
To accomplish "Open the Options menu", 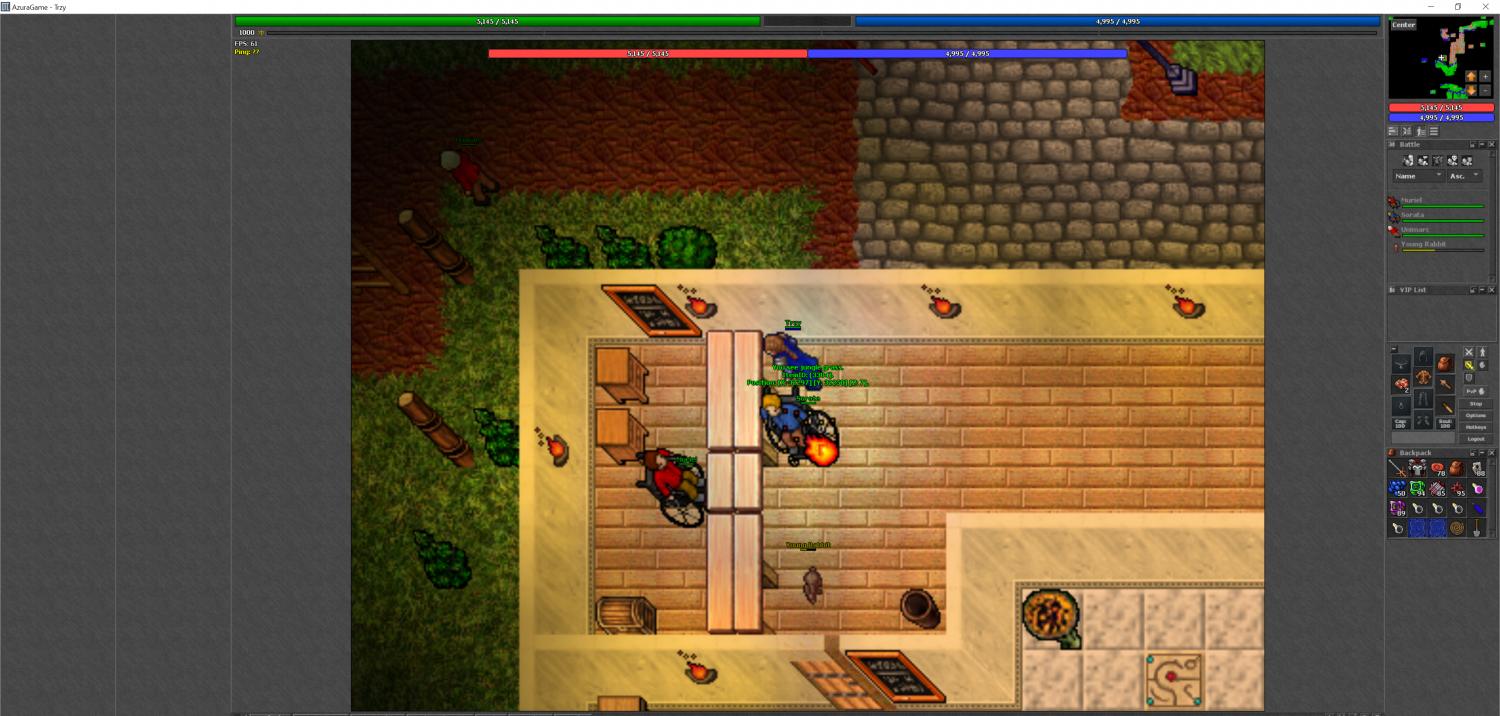I will (x=1475, y=415).
